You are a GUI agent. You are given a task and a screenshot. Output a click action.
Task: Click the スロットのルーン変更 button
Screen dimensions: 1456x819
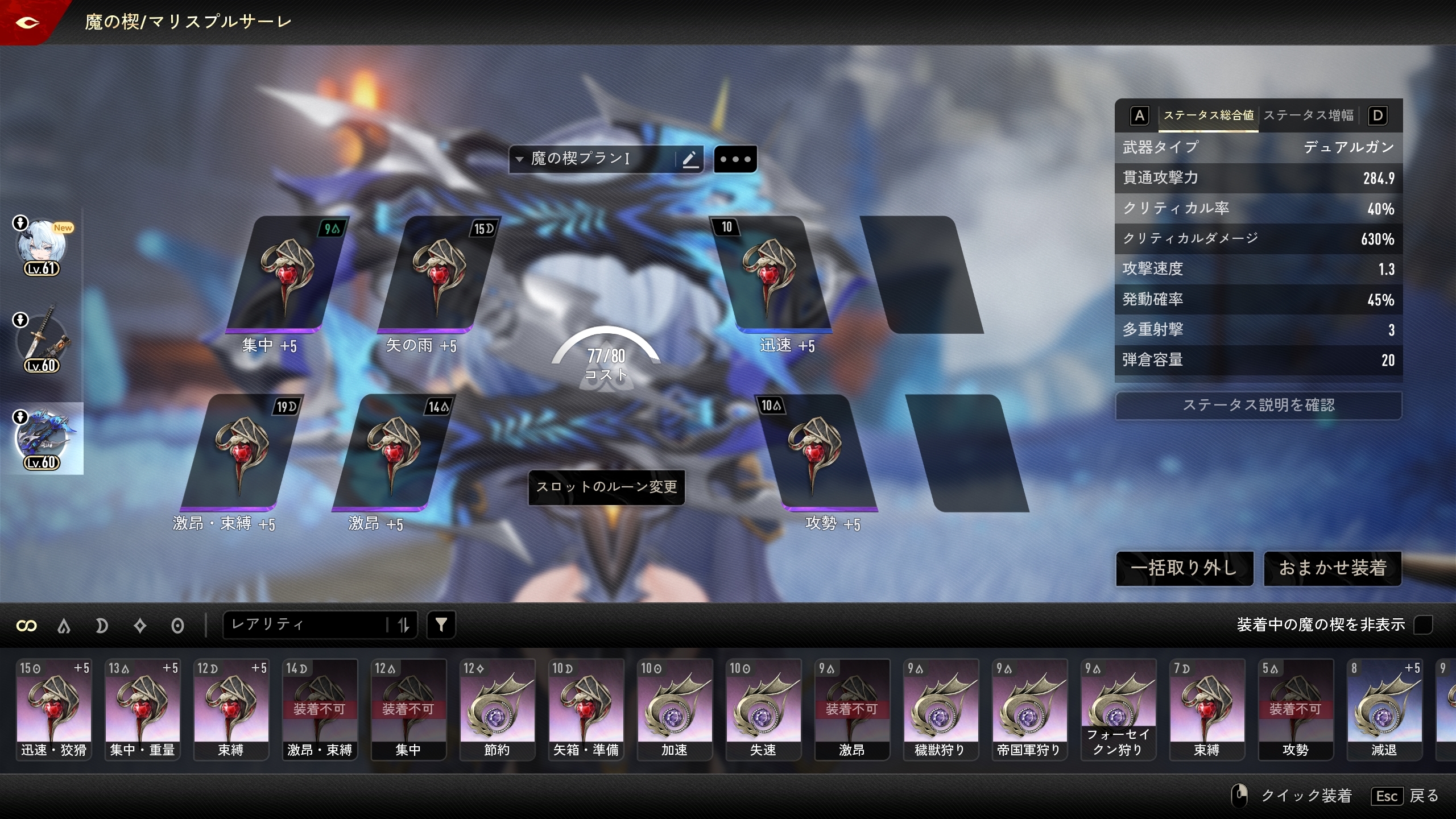coord(606,487)
